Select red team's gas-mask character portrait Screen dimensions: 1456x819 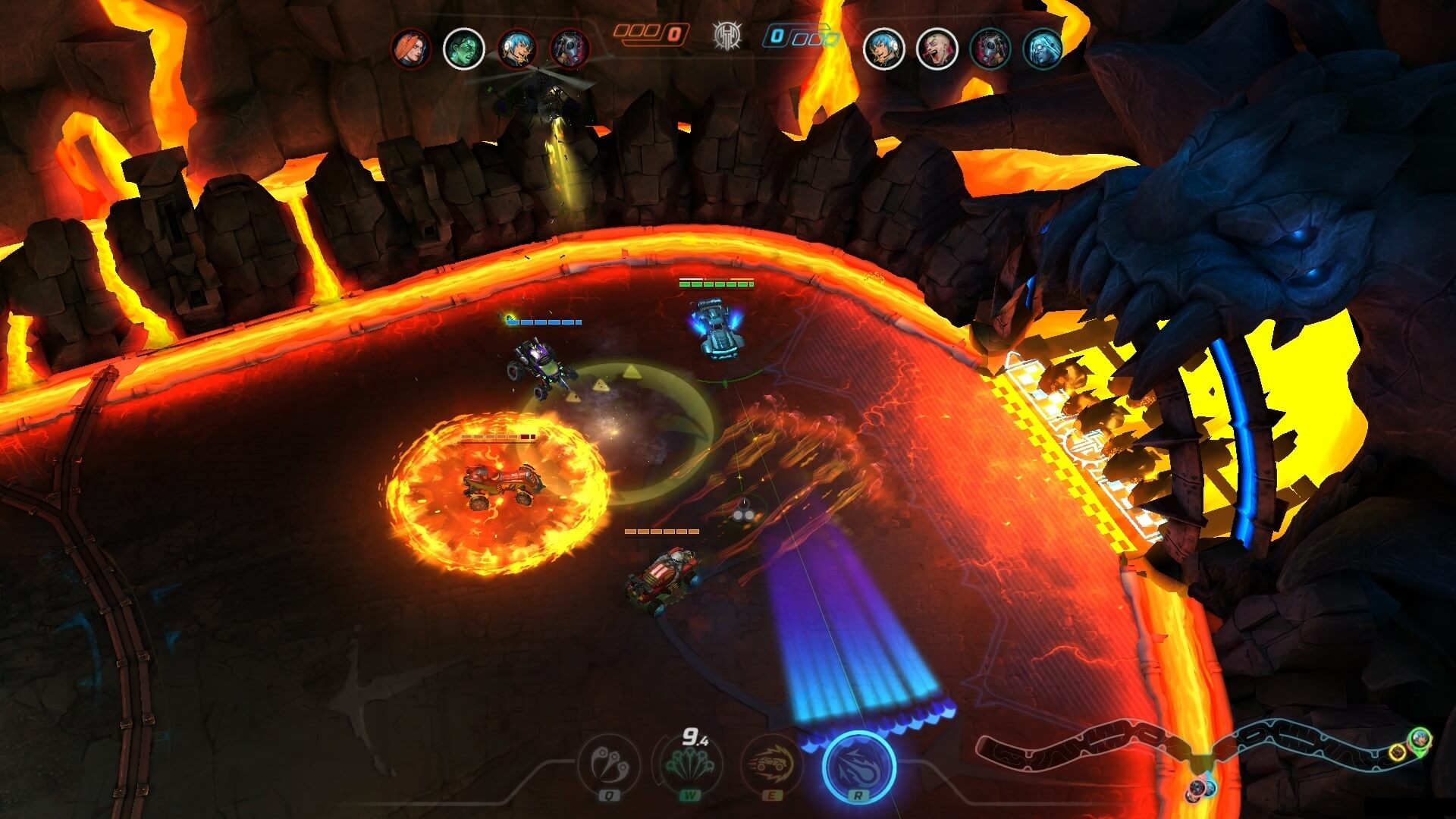[570, 49]
